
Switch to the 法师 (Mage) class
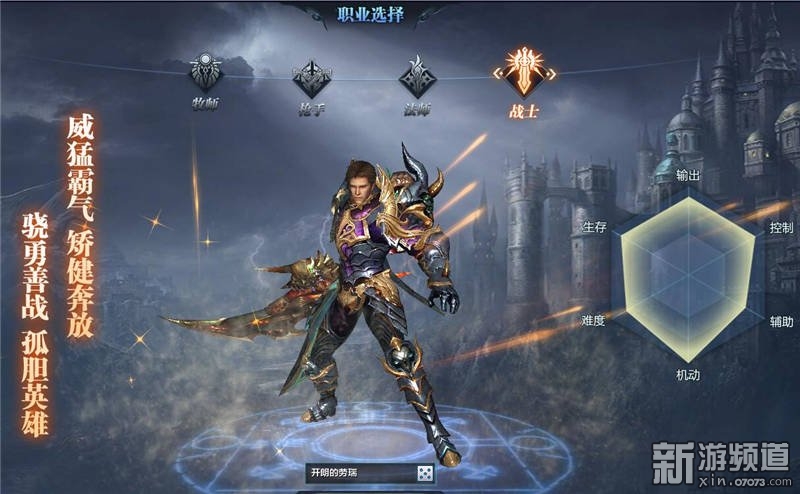[416, 76]
